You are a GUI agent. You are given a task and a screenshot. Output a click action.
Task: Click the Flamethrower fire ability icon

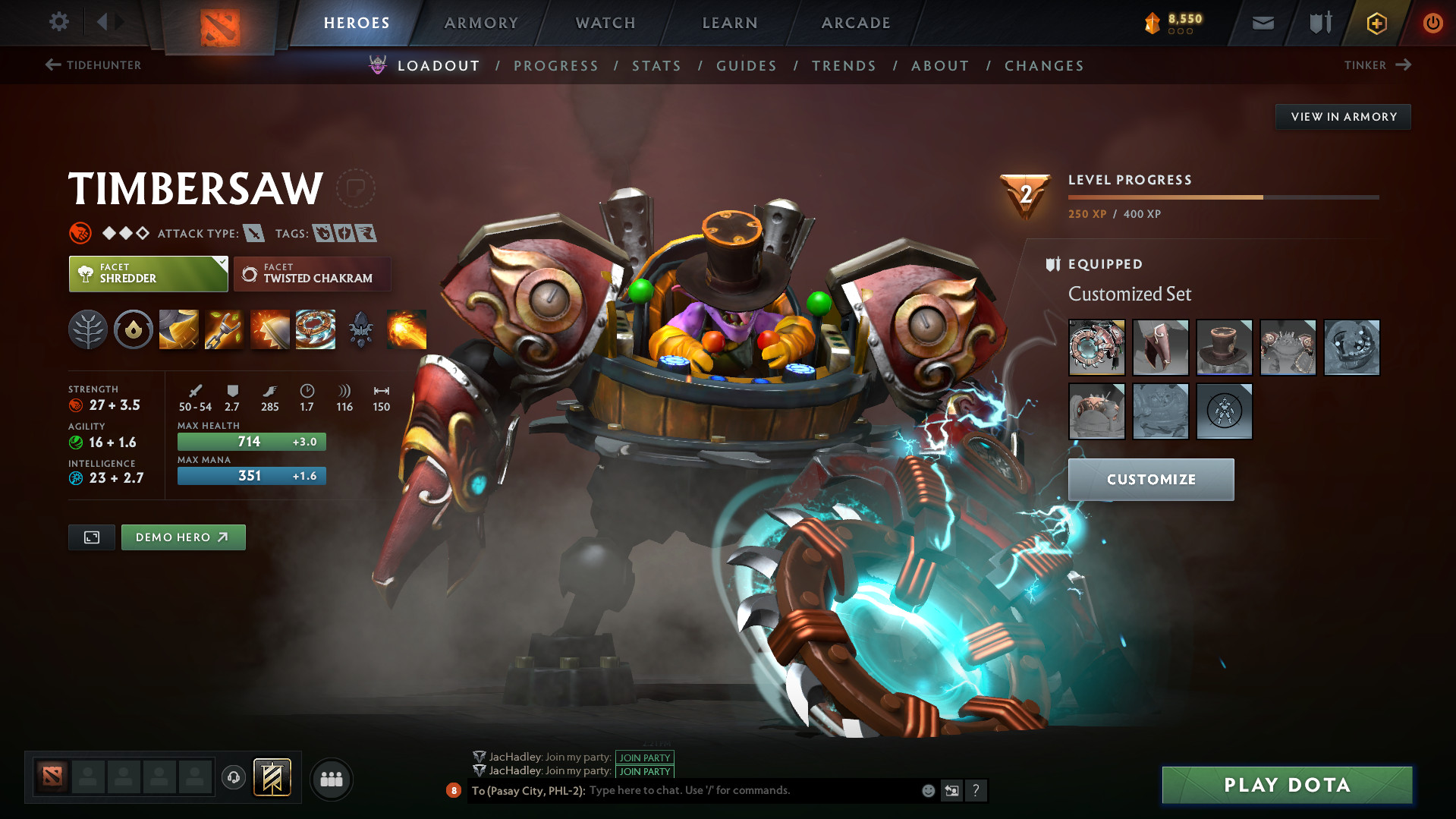406,329
